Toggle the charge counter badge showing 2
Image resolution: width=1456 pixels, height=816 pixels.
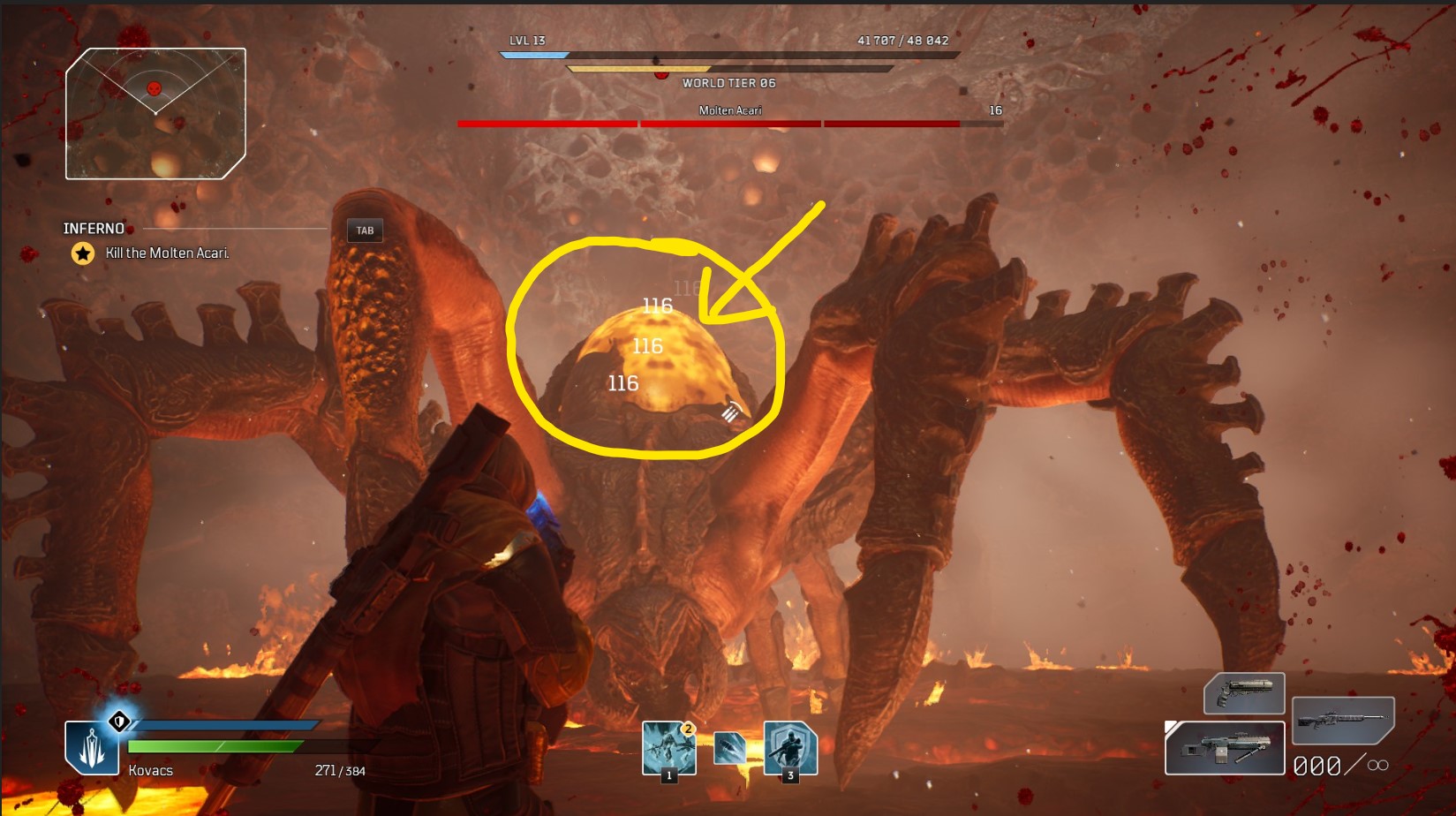pos(689,729)
